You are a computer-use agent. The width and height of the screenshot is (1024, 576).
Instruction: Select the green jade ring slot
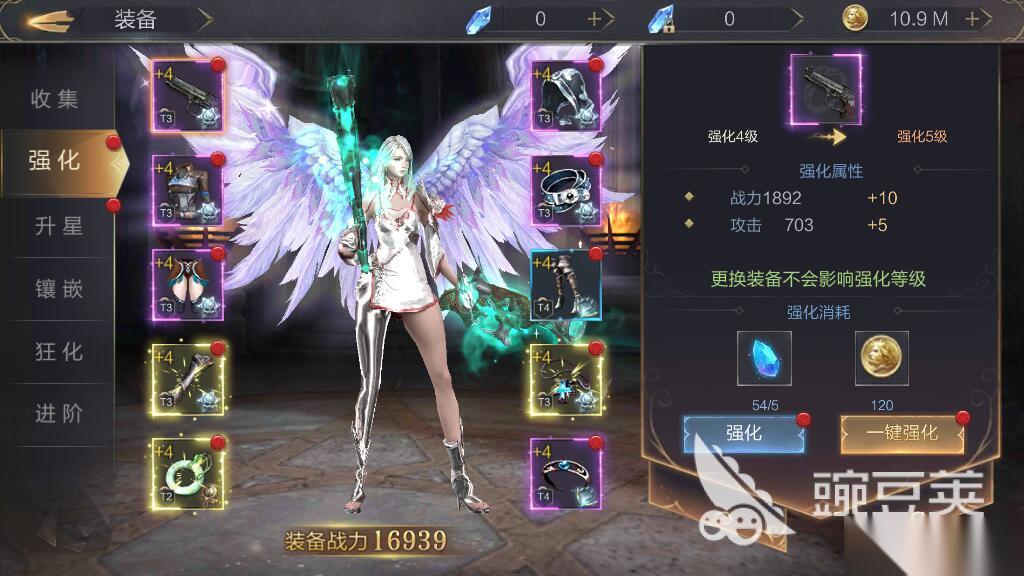[188, 473]
